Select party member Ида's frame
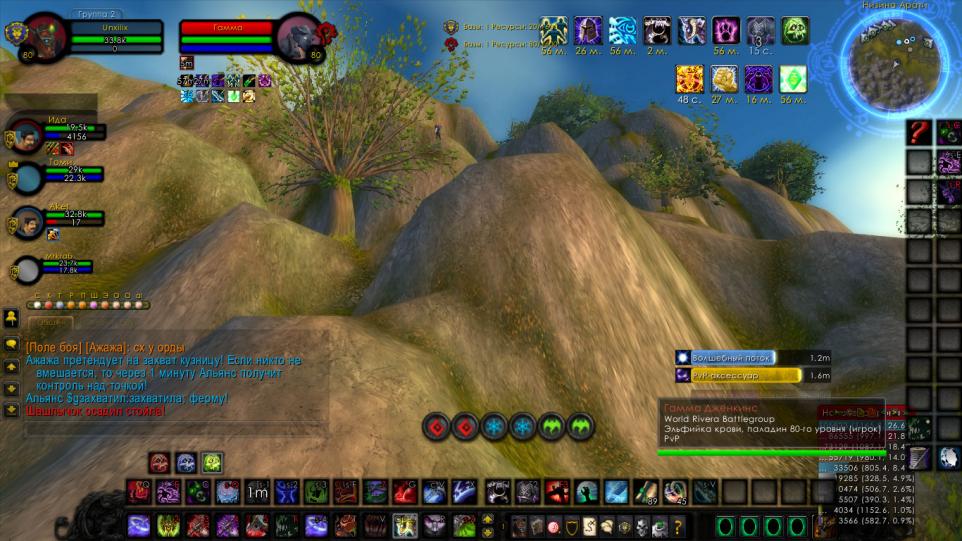962x541 pixels. (x=26, y=133)
